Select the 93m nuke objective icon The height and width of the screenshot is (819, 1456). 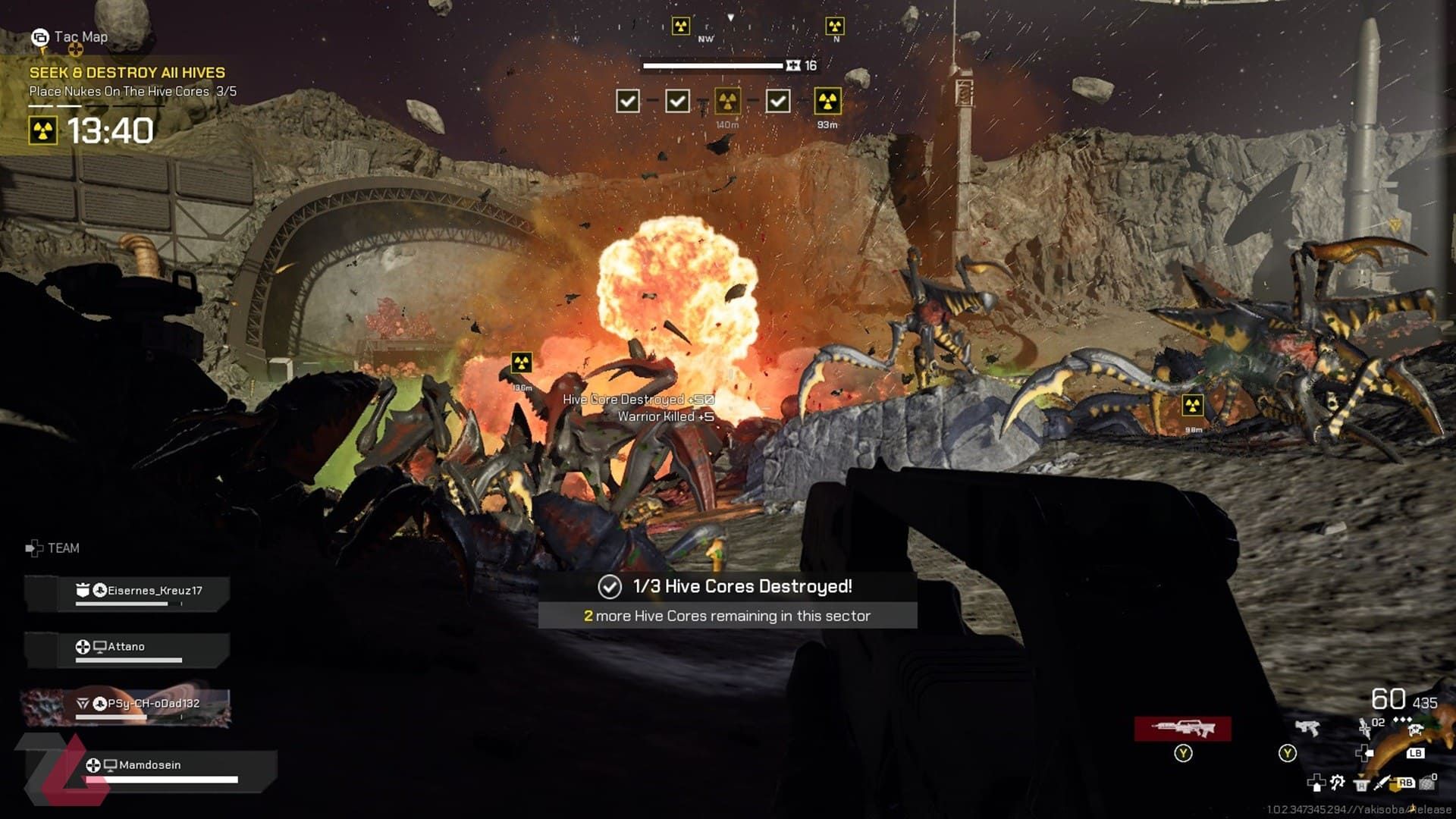tap(827, 101)
